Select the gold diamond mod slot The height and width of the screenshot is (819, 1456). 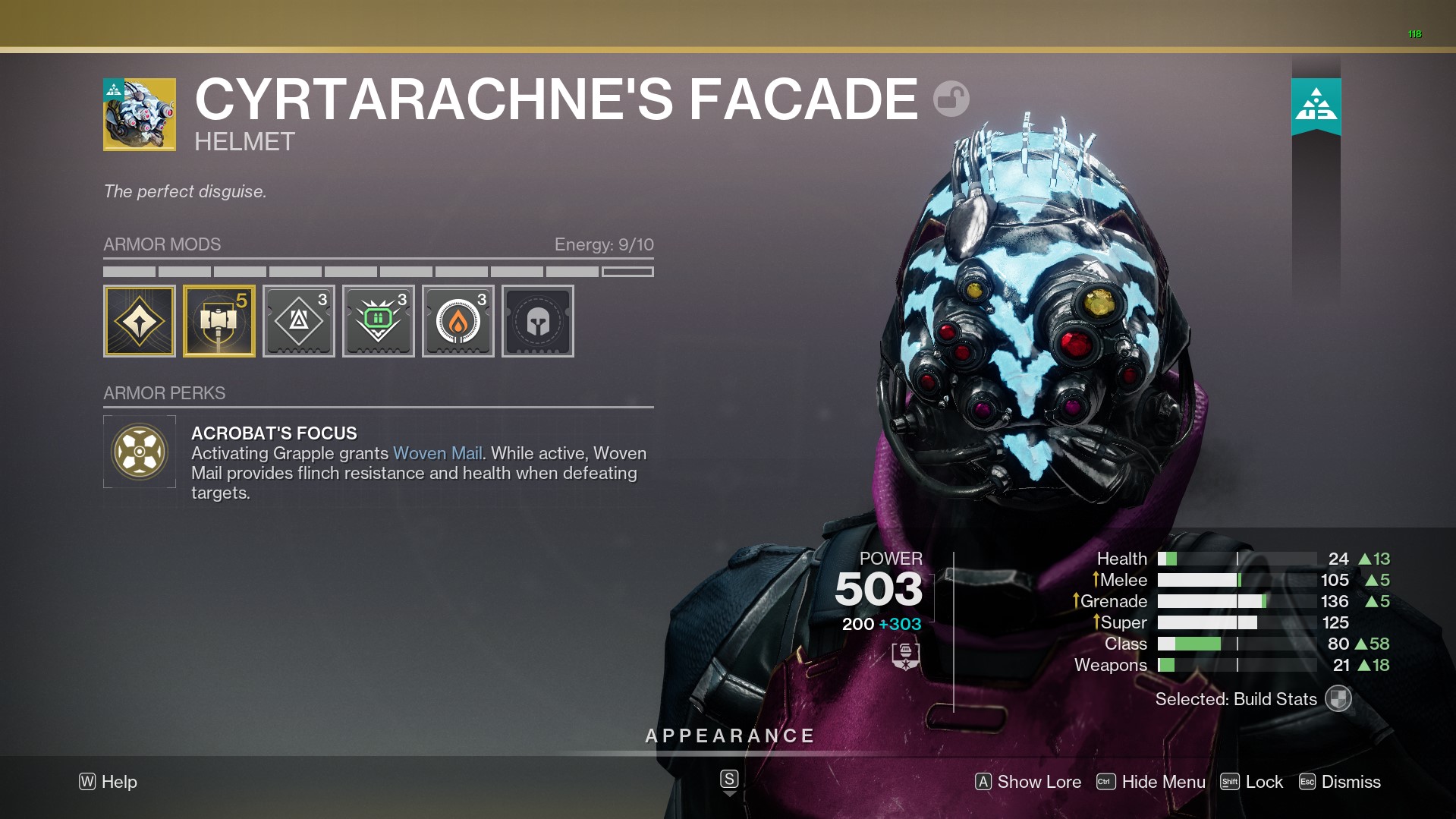(x=140, y=321)
